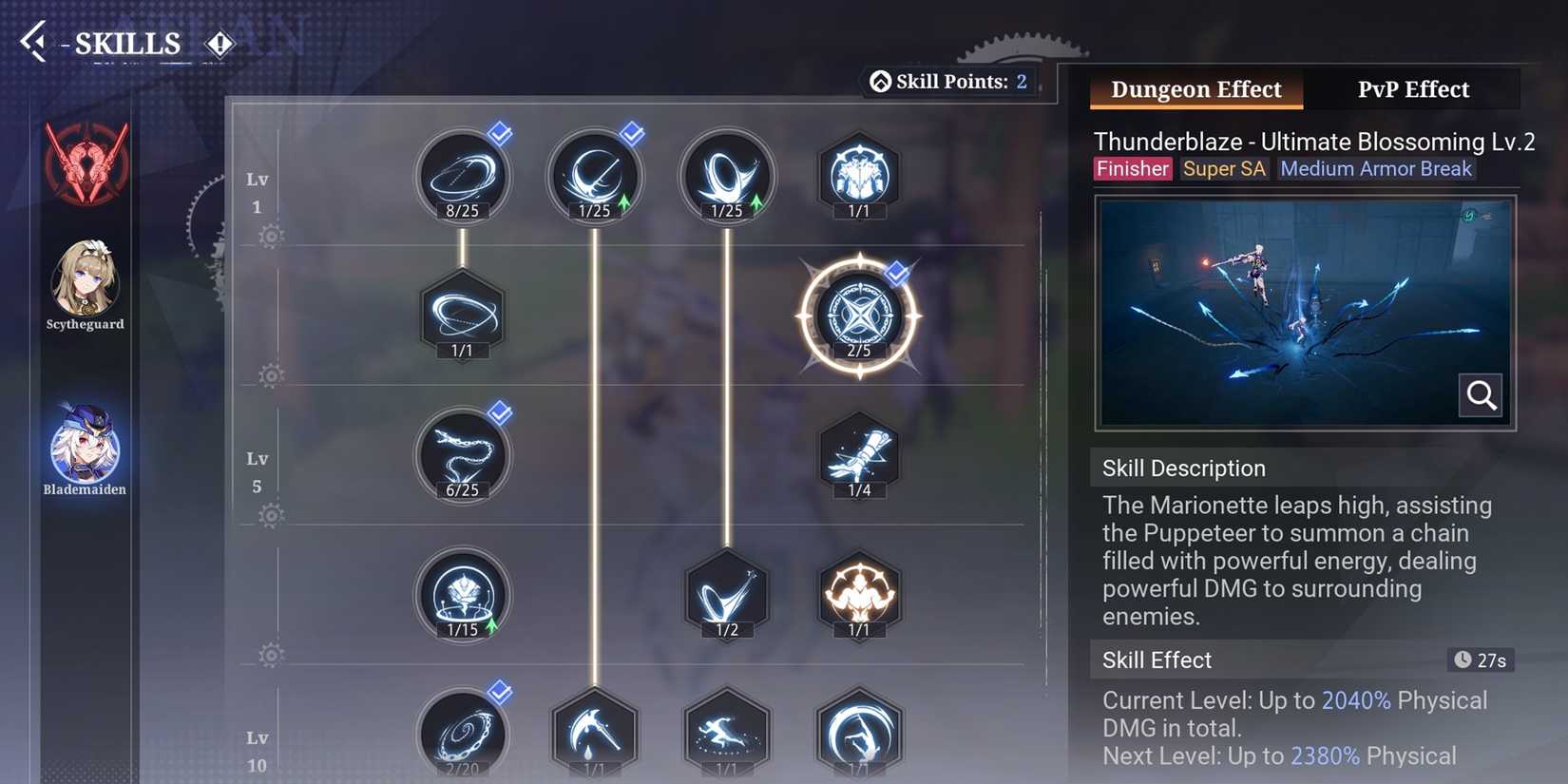Click the magnifier on the skill preview

click(x=1480, y=395)
